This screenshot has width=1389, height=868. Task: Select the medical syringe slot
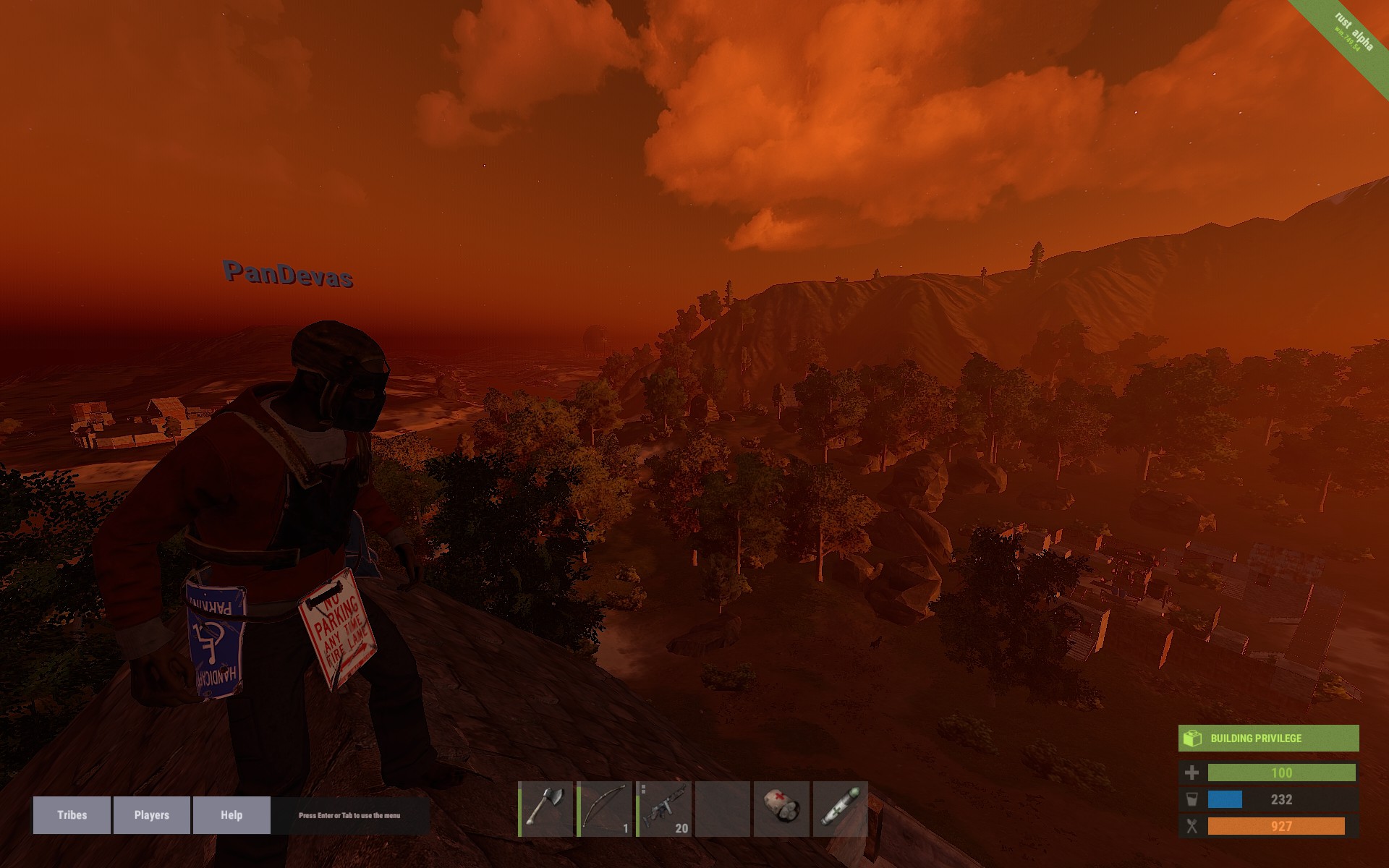pyautogui.click(x=840, y=809)
